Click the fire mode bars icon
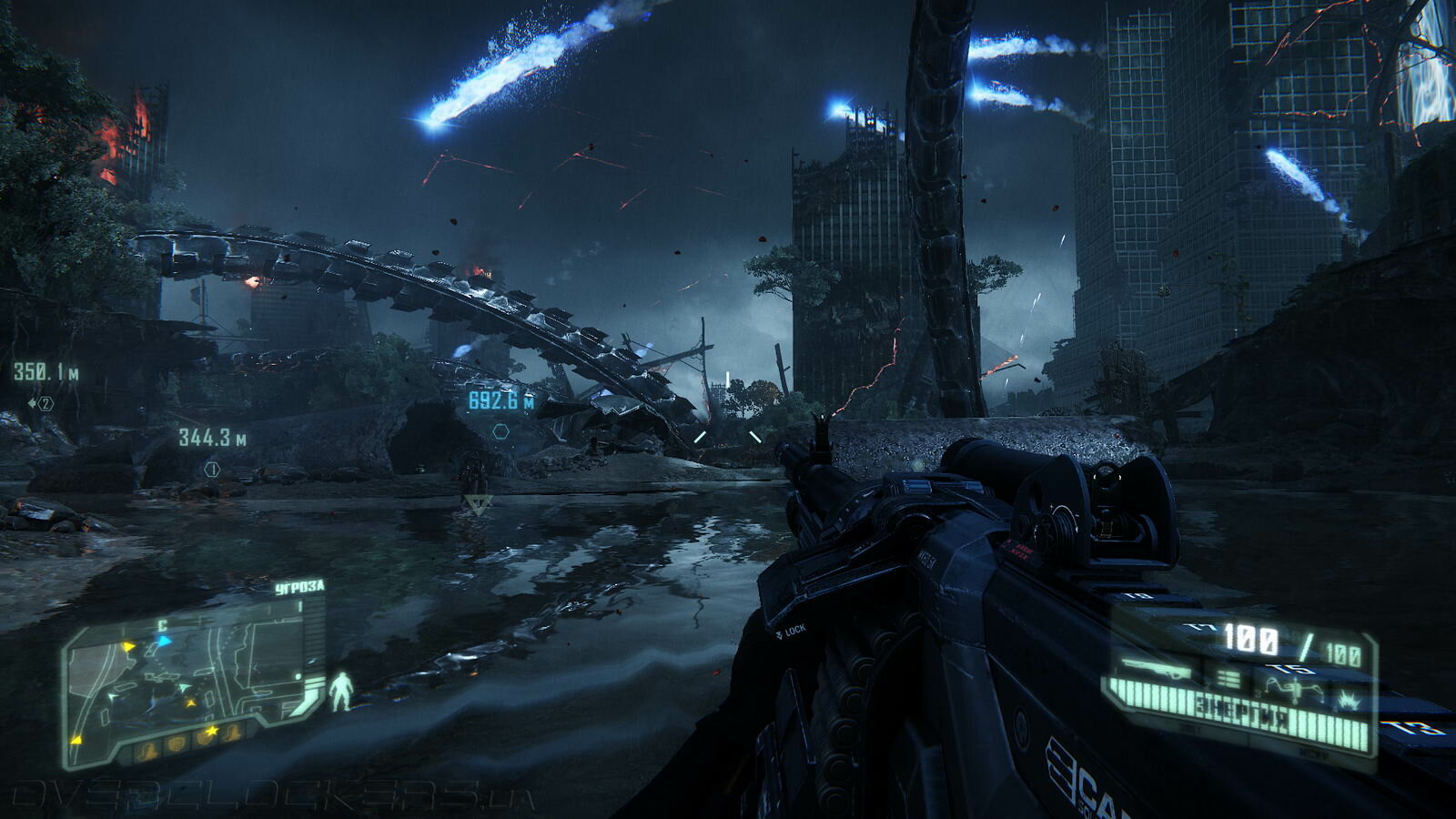This screenshot has height=819, width=1456. tap(1228, 679)
